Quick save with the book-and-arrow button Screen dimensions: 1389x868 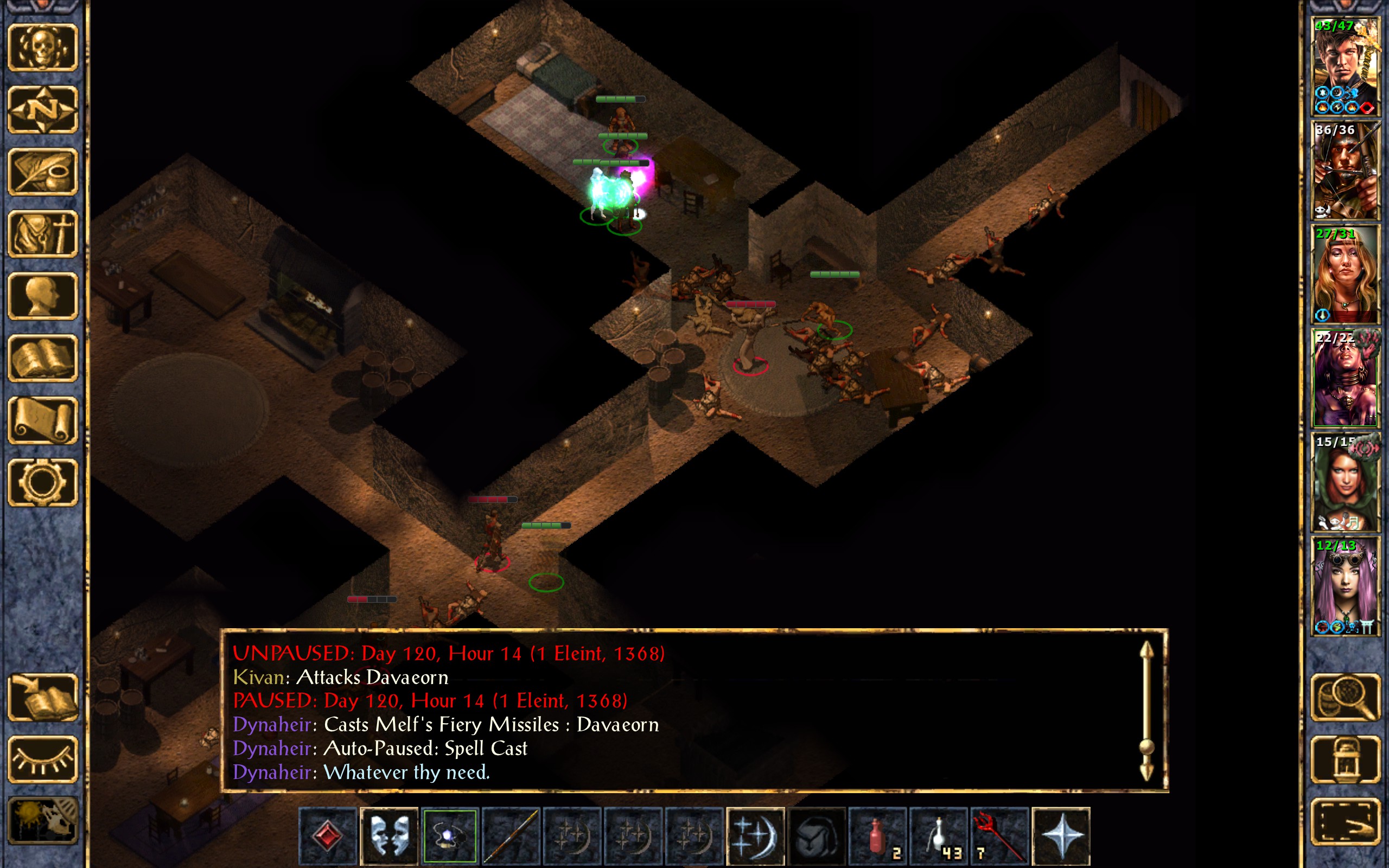(42, 697)
